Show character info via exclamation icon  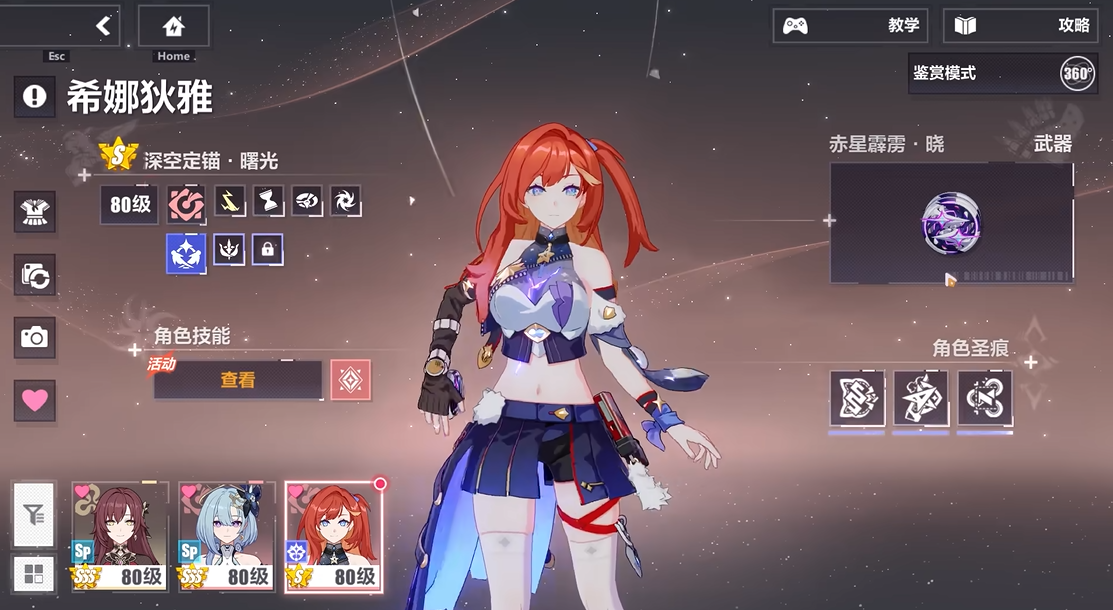pyautogui.click(x=35, y=96)
